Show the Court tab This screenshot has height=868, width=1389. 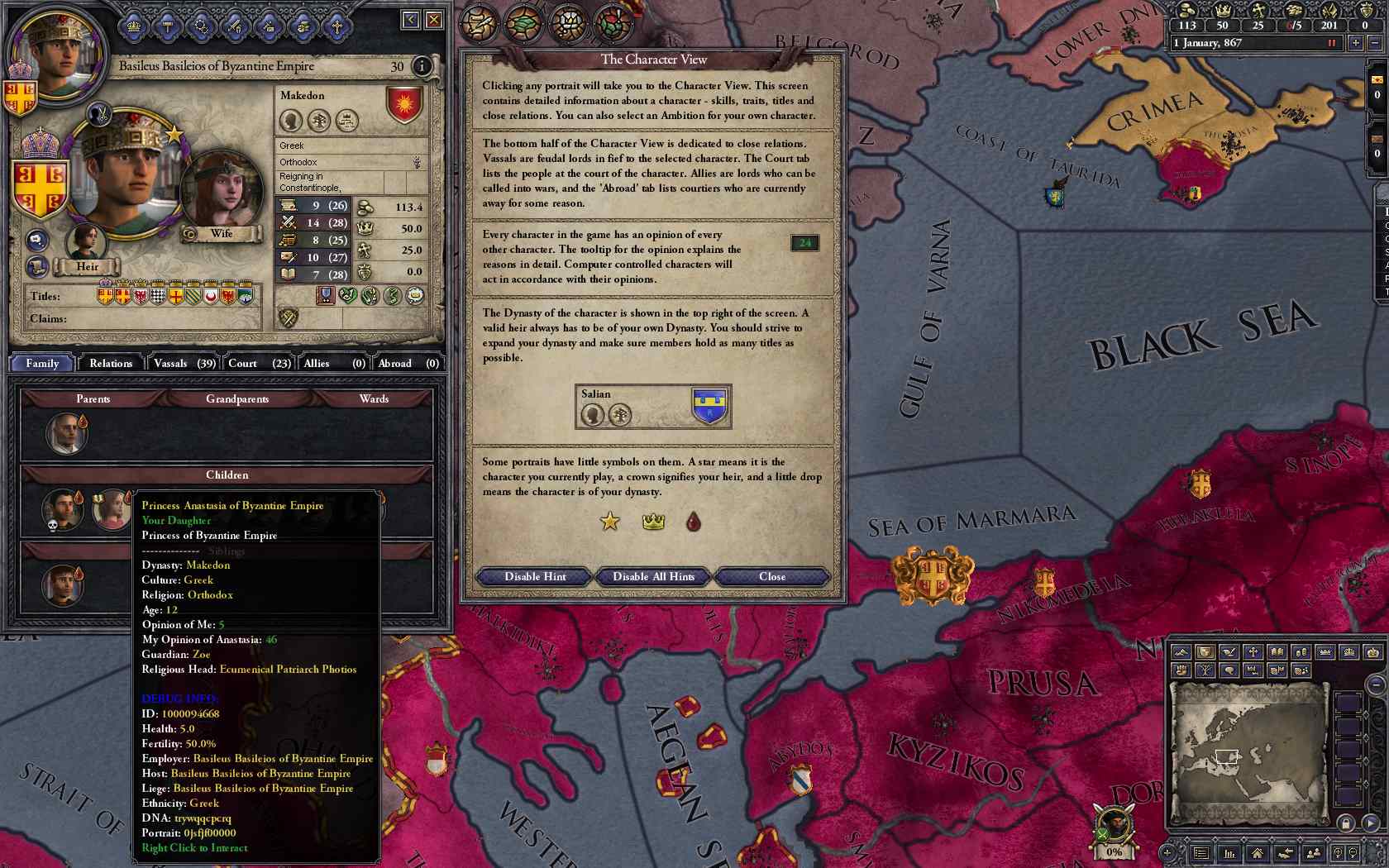[x=259, y=363]
